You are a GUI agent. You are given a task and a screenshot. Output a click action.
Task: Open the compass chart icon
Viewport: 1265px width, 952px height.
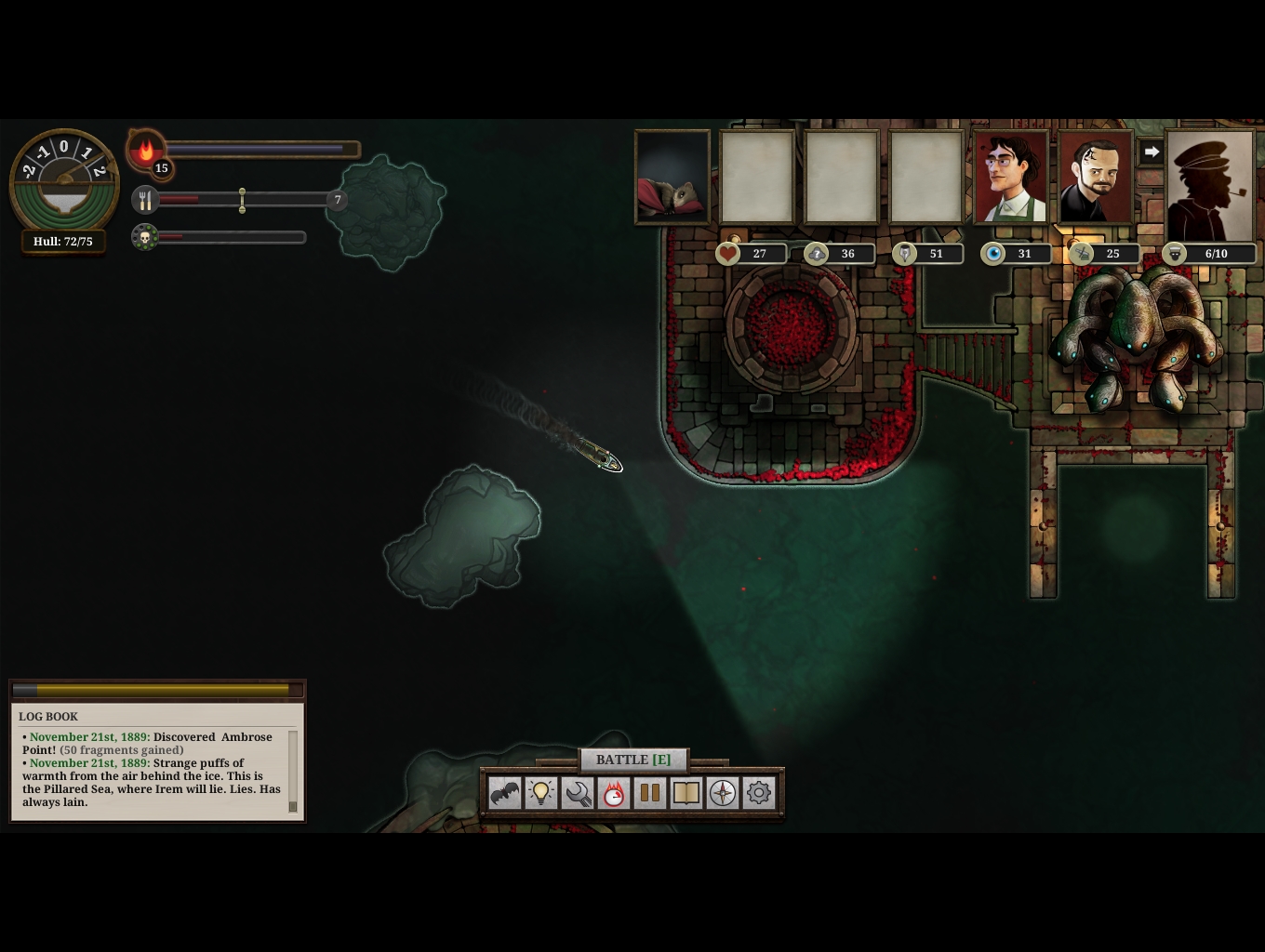pyautogui.click(x=723, y=793)
